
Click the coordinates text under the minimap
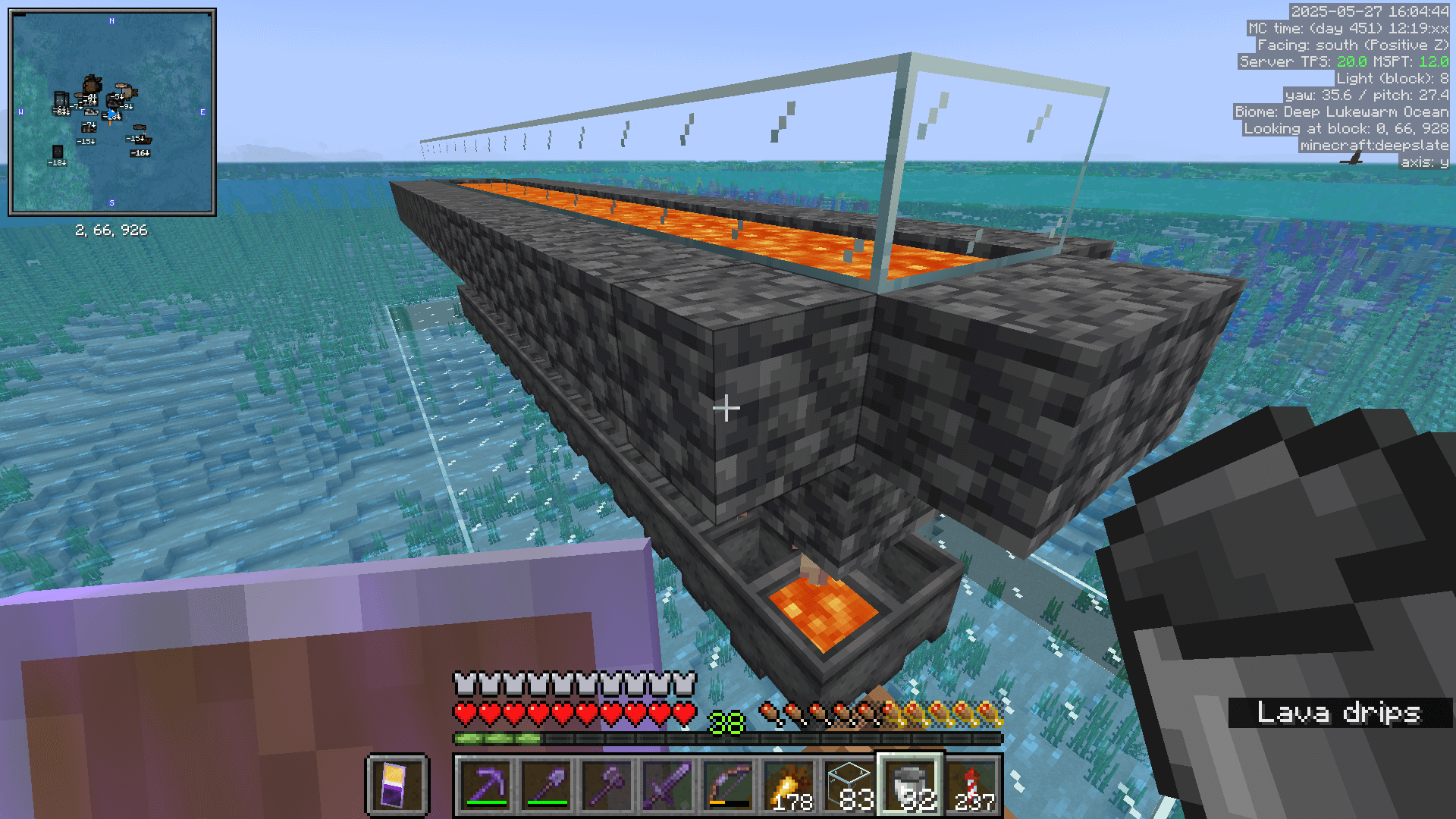112,230
